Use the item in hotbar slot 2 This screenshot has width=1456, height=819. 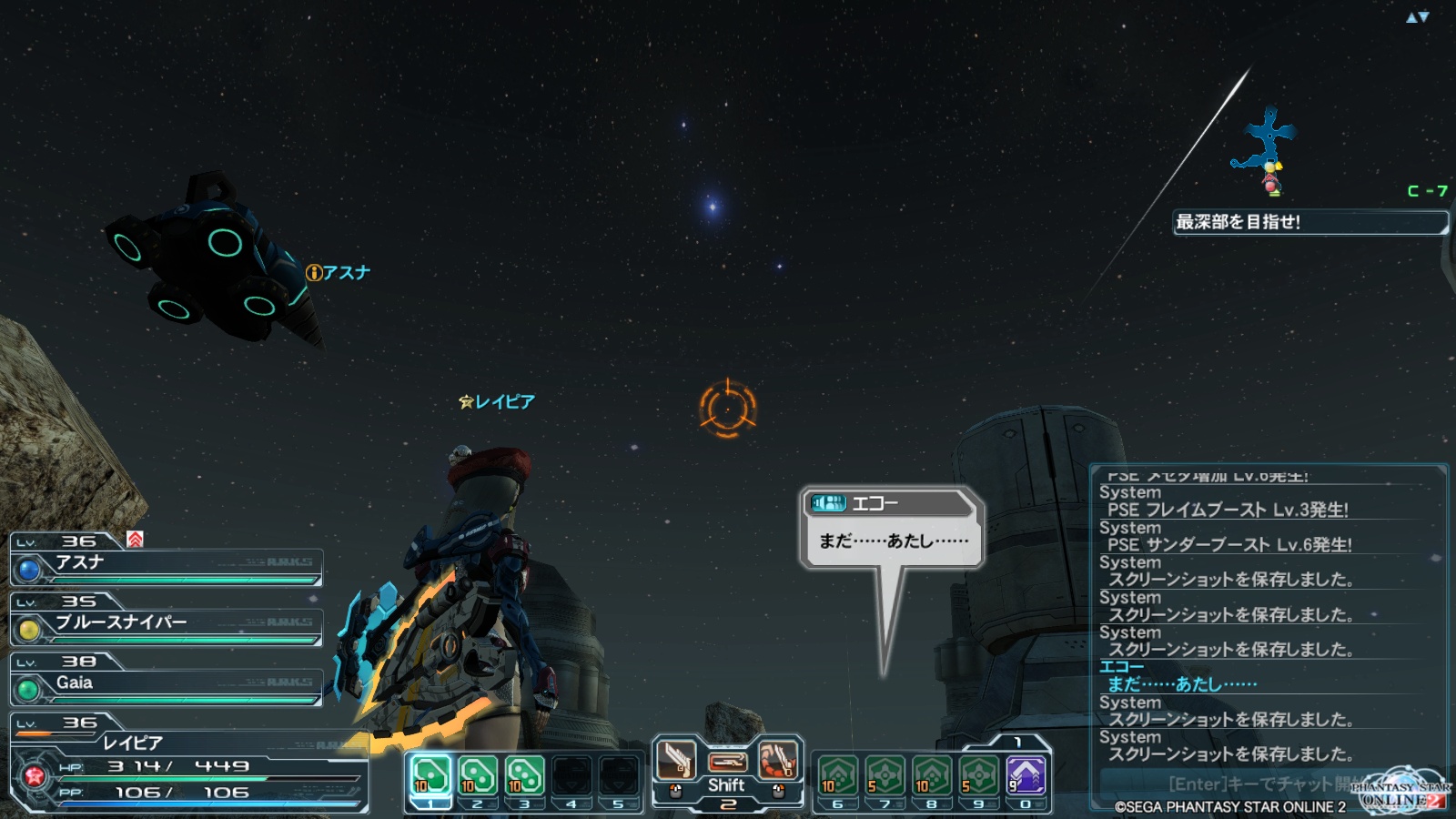pos(477,776)
